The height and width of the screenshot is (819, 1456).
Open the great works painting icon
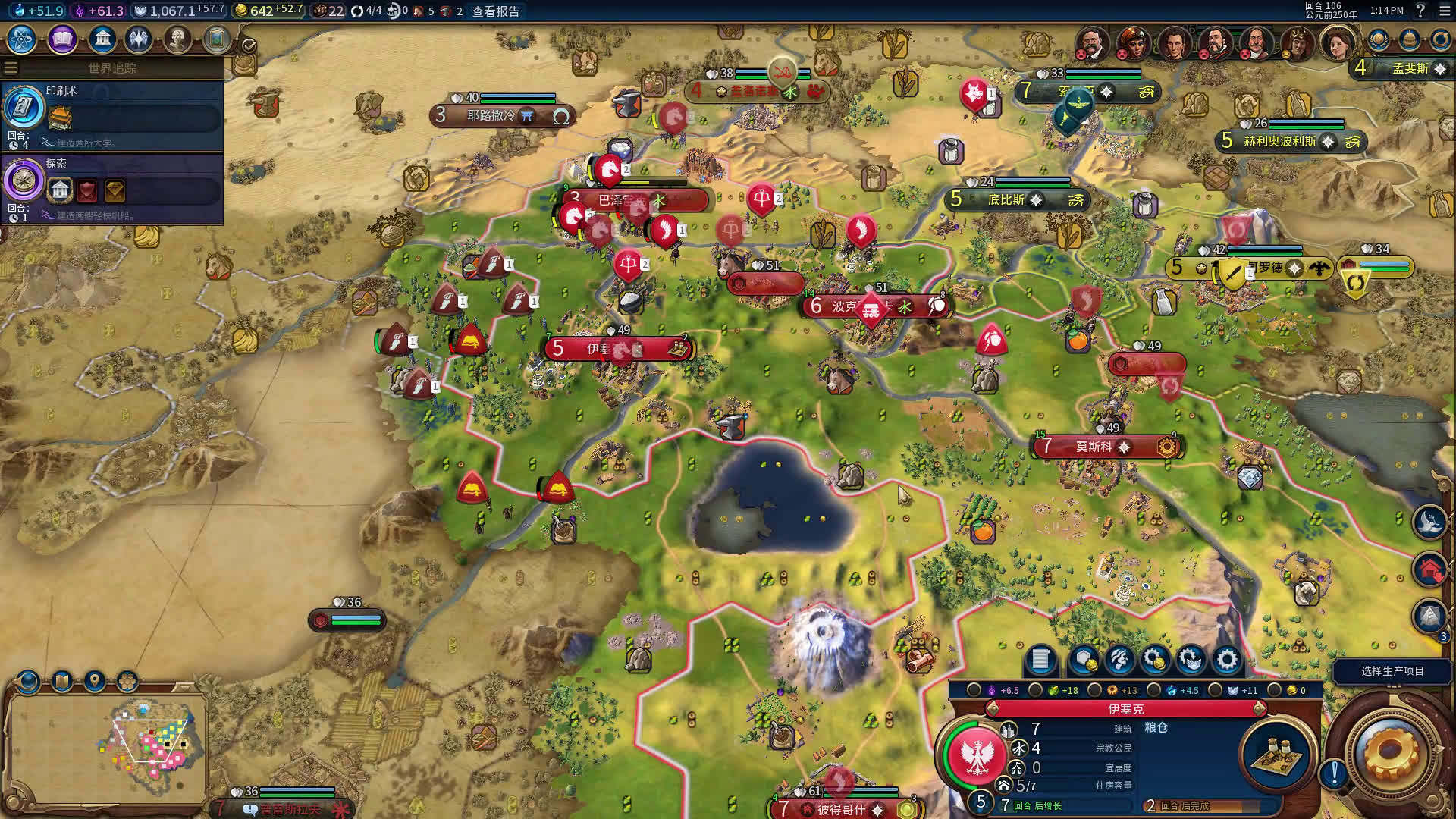[216, 39]
